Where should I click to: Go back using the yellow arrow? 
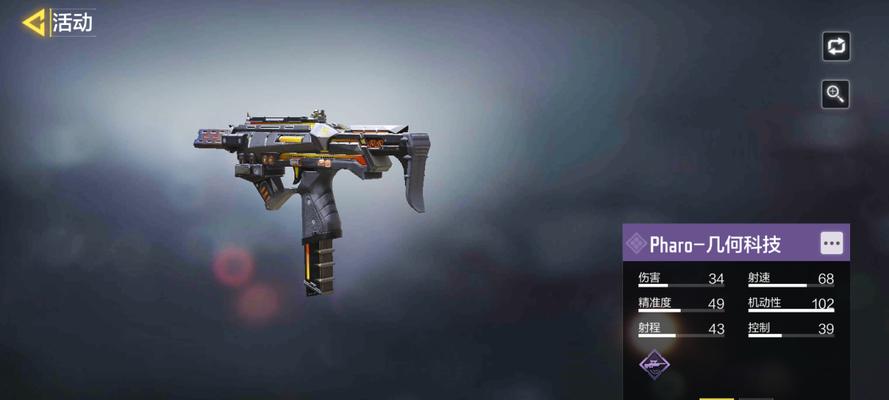click(33, 23)
